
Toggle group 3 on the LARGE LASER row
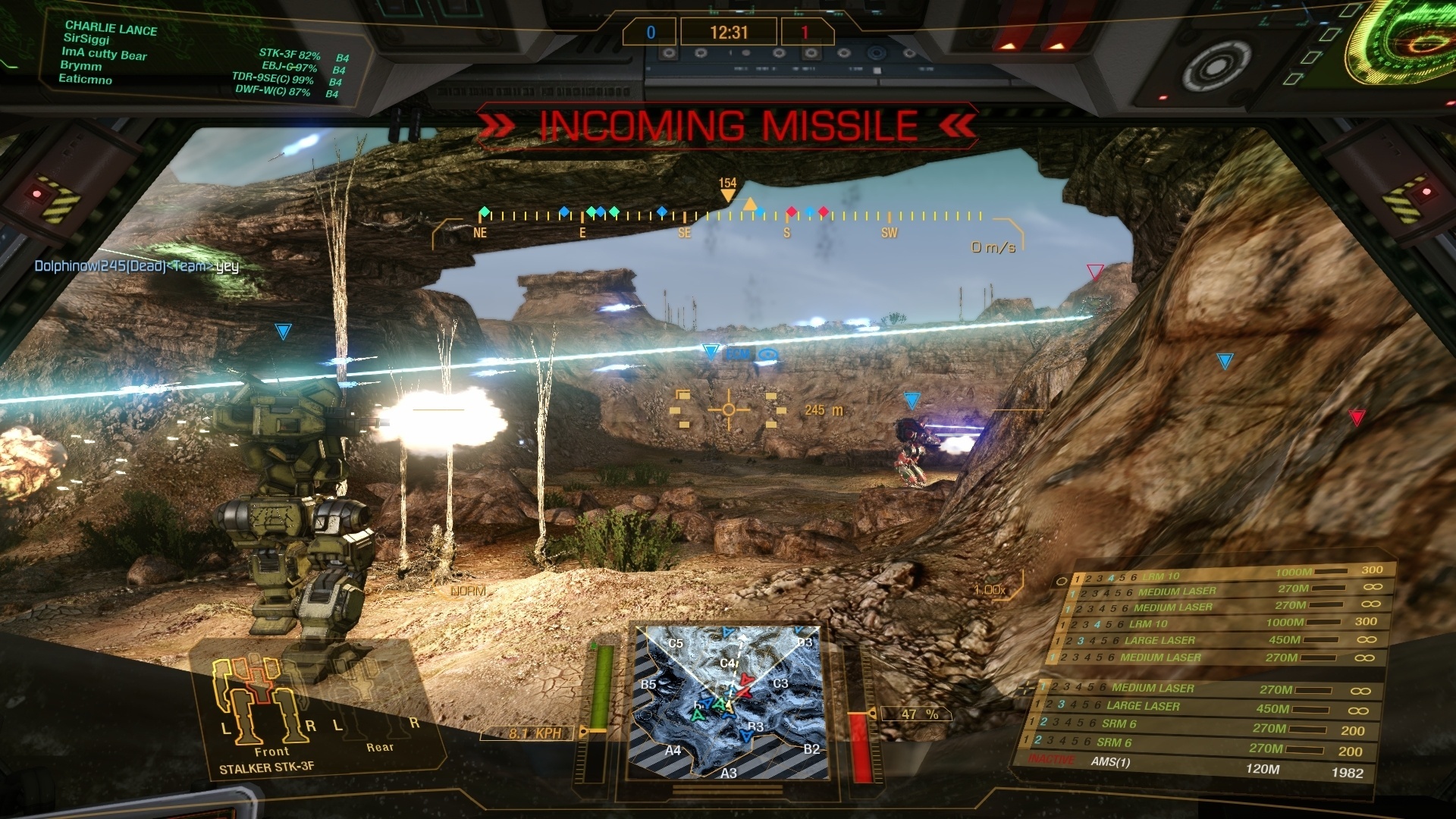(1082, 641)
